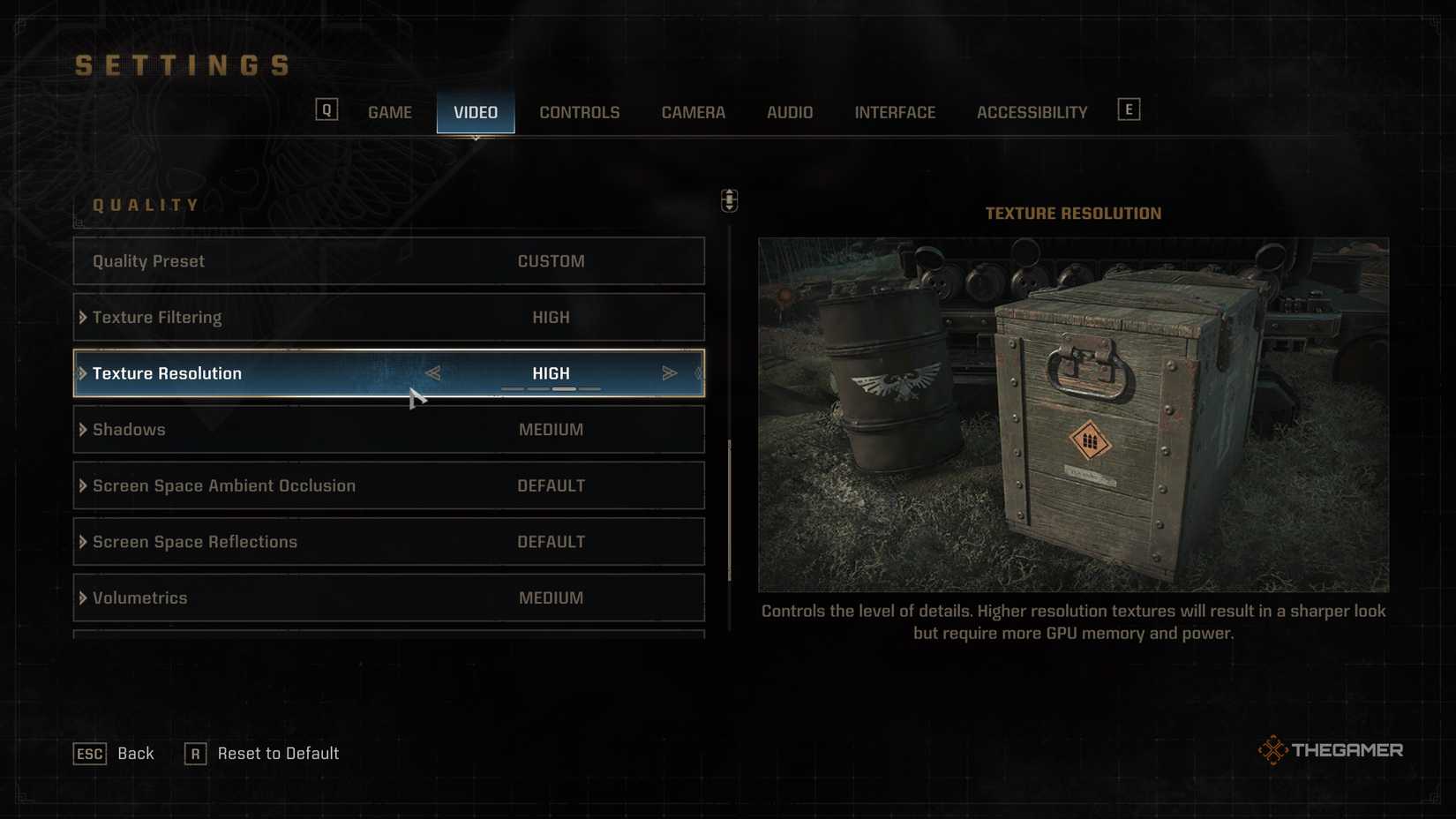Click the active Video tab
The image size is (1456, 819).
pyautogui.click(x=476, y=112)
